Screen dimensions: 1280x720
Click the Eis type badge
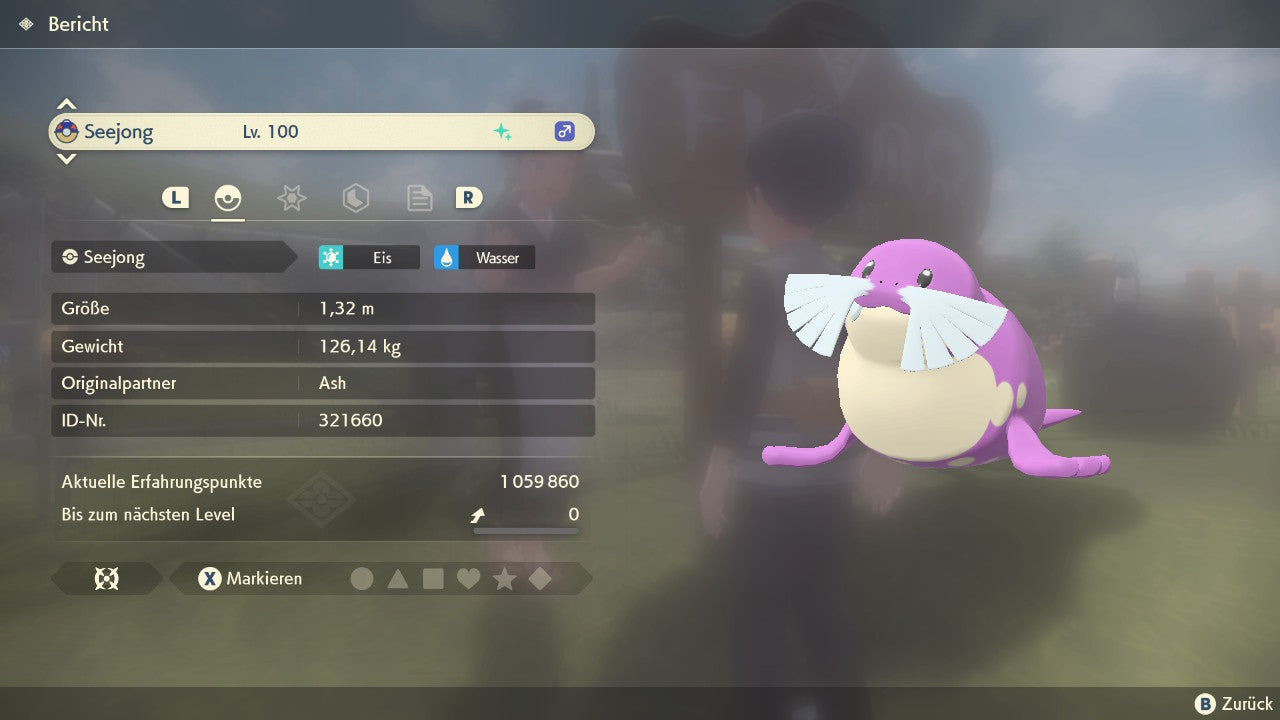point(369,258)
